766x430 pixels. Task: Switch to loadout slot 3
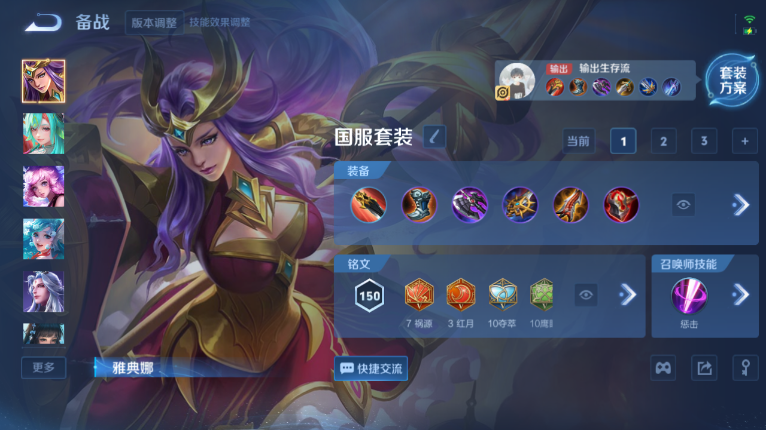click(704, 141)
